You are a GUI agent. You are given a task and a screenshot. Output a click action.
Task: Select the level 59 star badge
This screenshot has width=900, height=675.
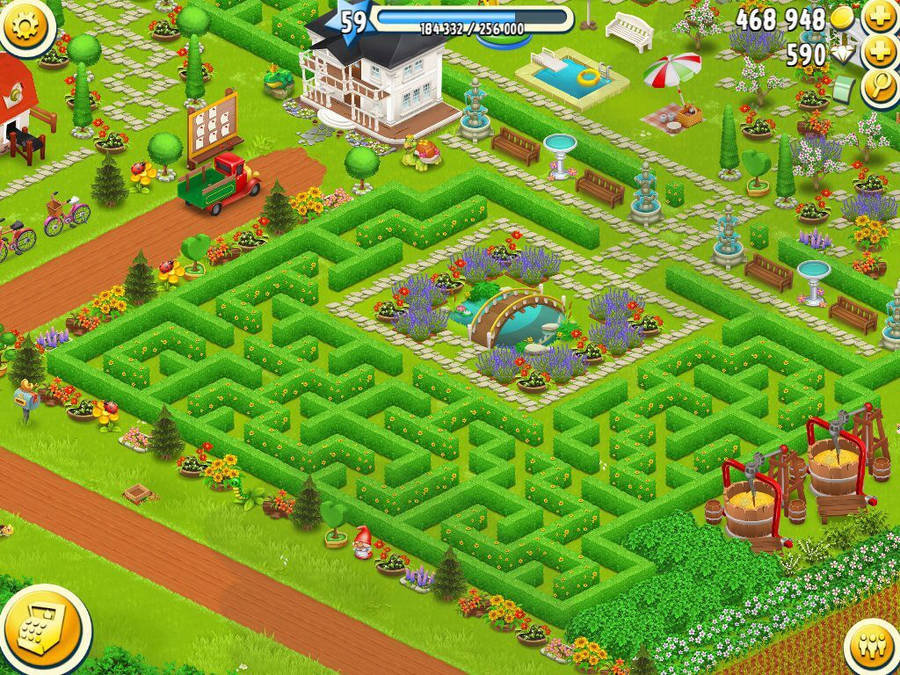point(351,22)
